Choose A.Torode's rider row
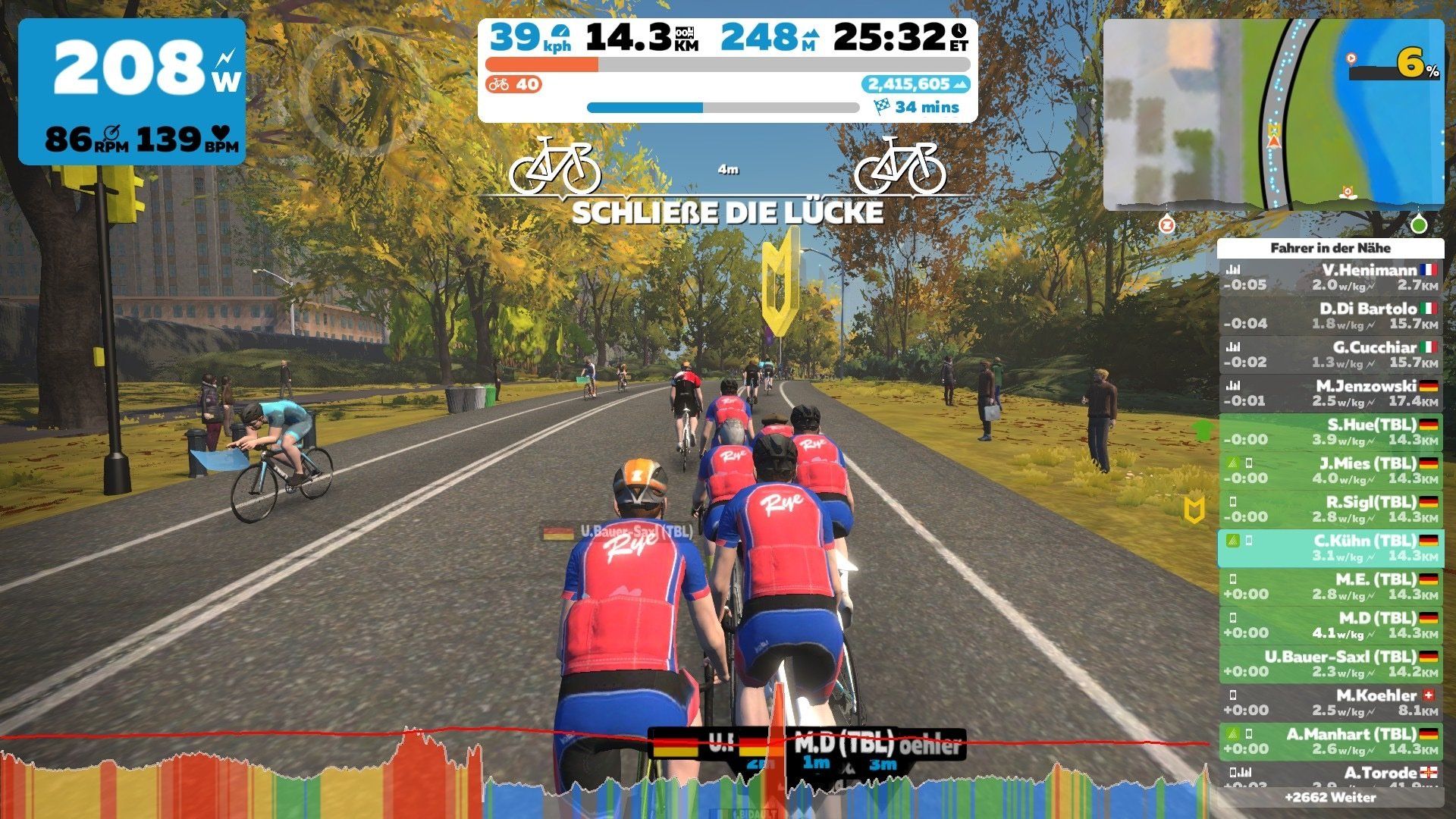Screen dimensions: 1456x819 1331,775
